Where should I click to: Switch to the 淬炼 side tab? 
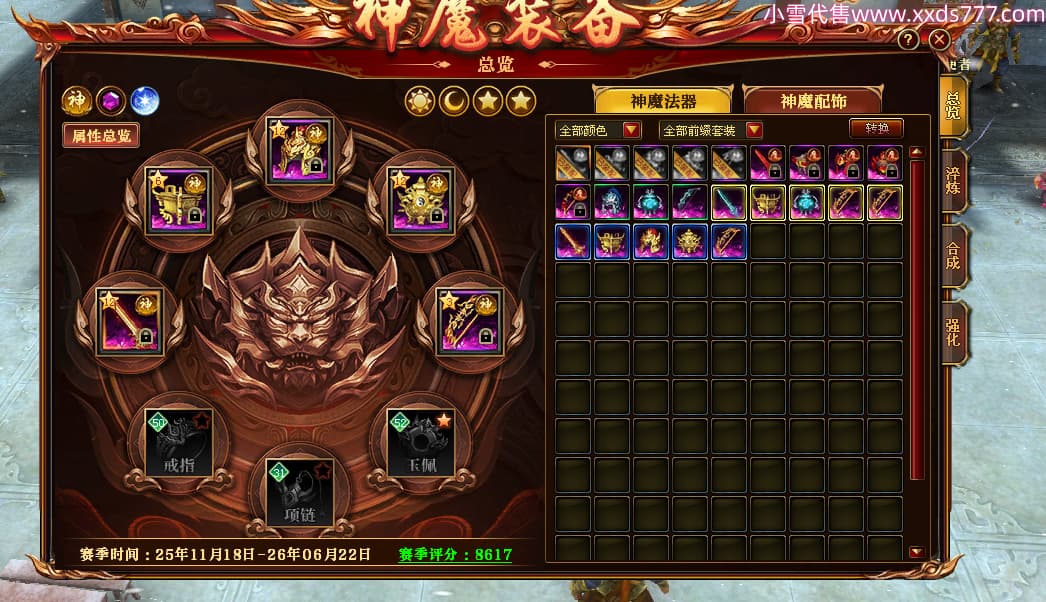coord(954,181)
